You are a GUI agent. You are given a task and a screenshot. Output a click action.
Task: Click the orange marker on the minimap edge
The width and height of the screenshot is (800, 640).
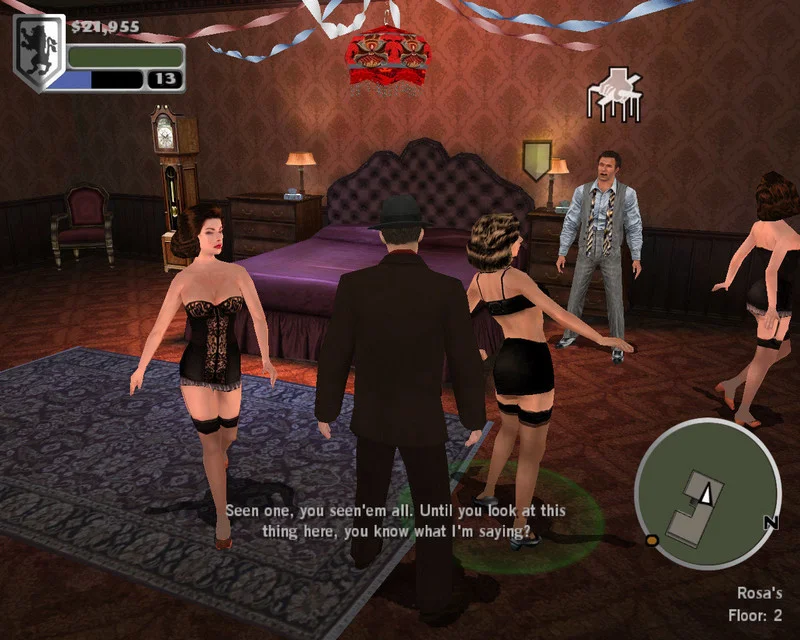(x=652, y=541)
